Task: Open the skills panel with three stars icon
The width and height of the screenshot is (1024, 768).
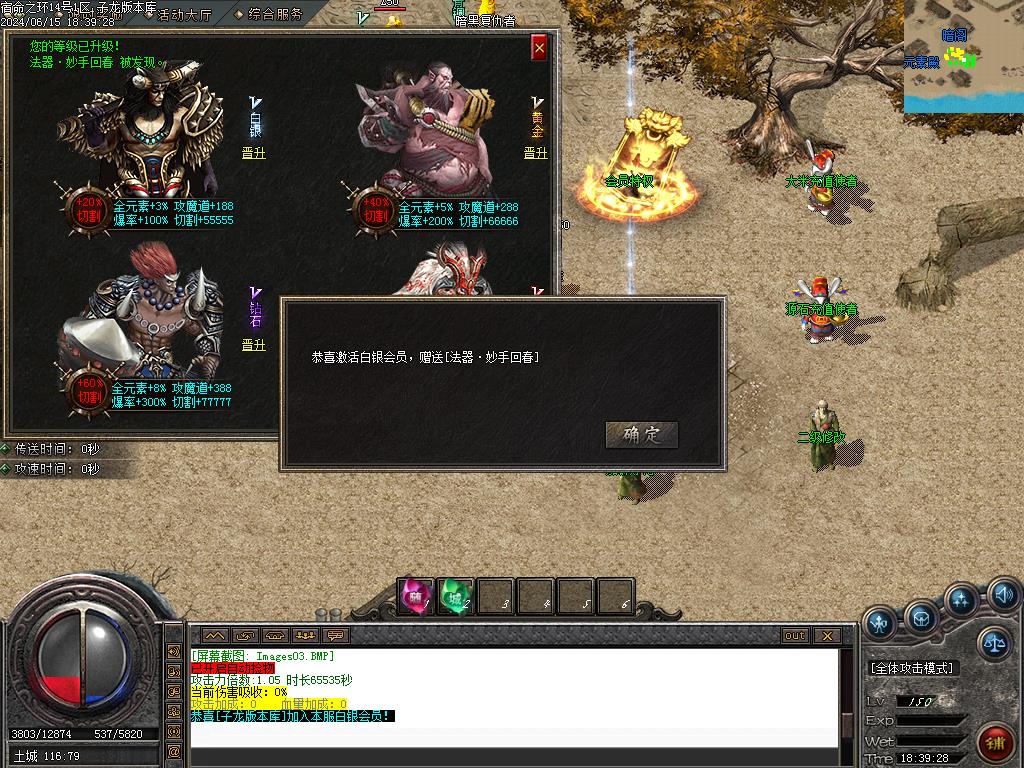Action: [x=962, y=602]
